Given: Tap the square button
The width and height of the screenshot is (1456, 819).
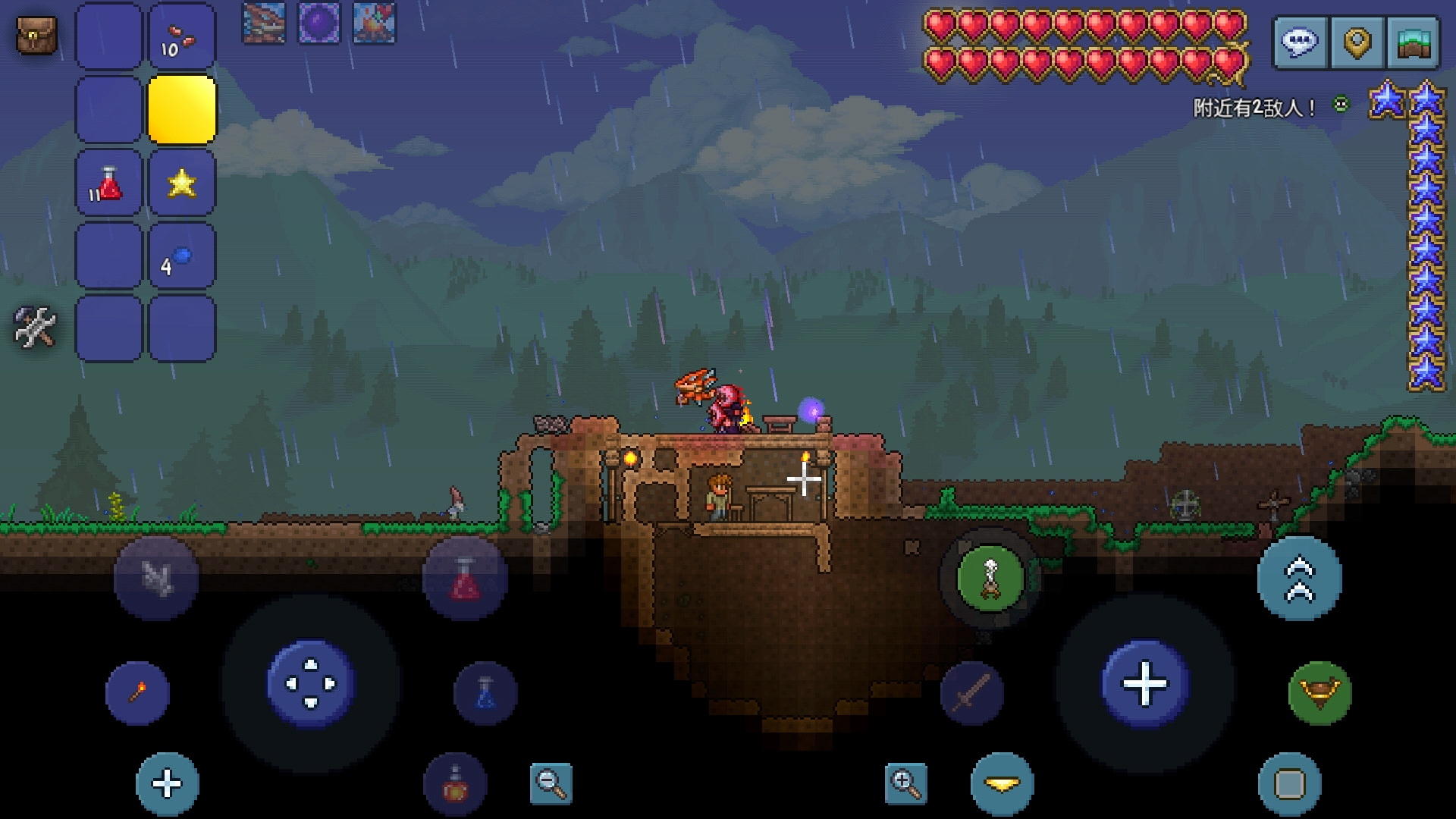Looking at the screenshot, I should pyautogui.click(x=1289, y=783).
